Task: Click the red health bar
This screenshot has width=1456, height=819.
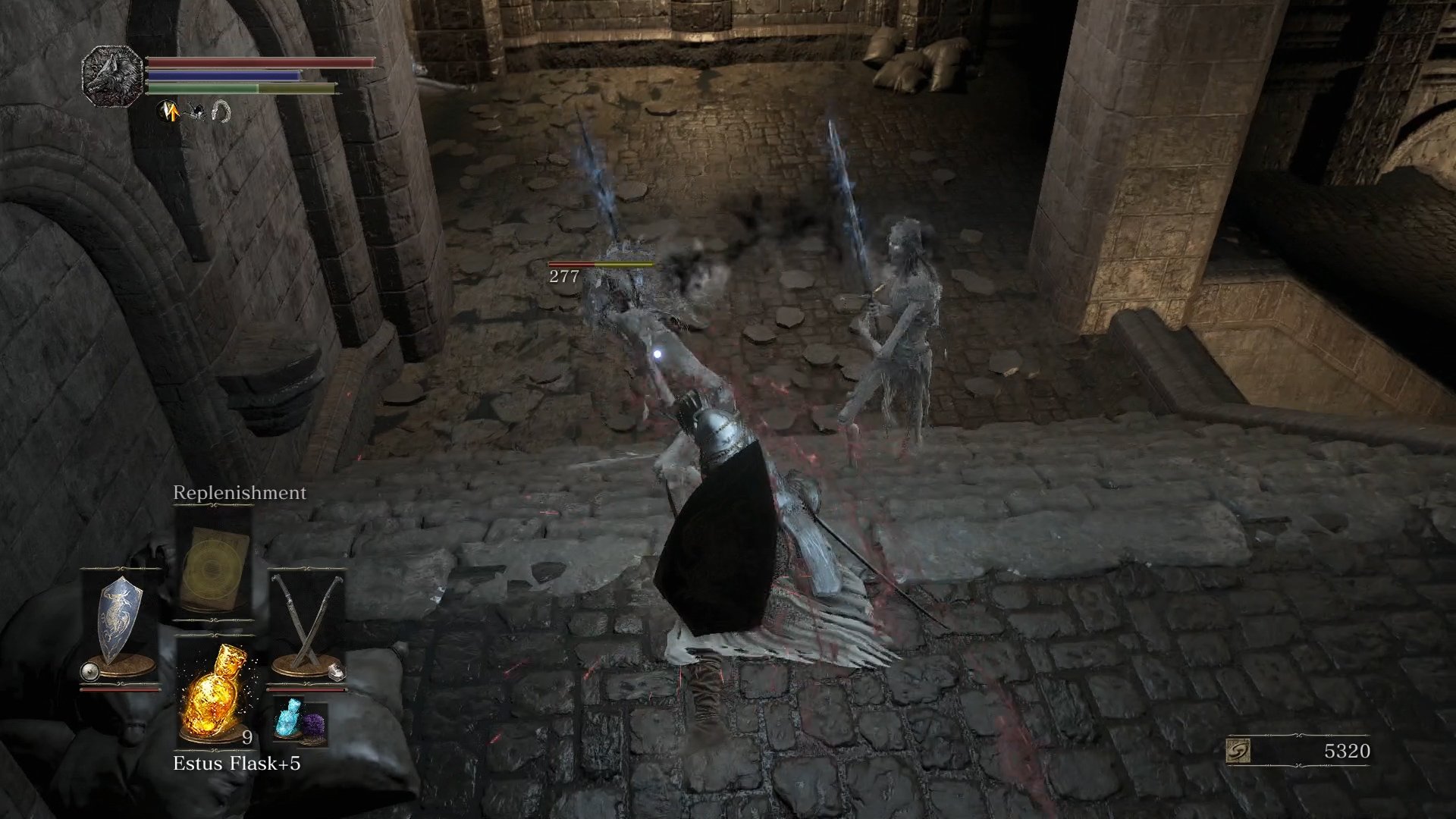Action: pos(258,64)
